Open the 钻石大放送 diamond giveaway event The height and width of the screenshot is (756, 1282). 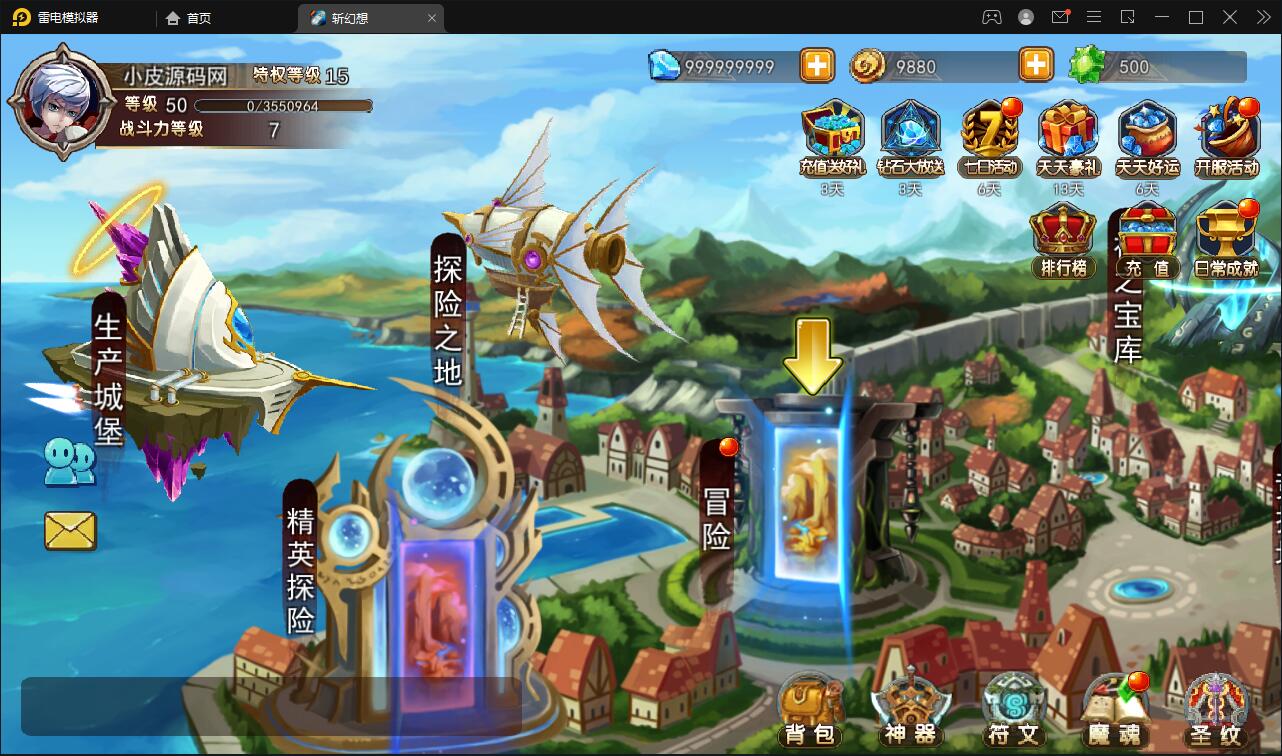point(910,138)
